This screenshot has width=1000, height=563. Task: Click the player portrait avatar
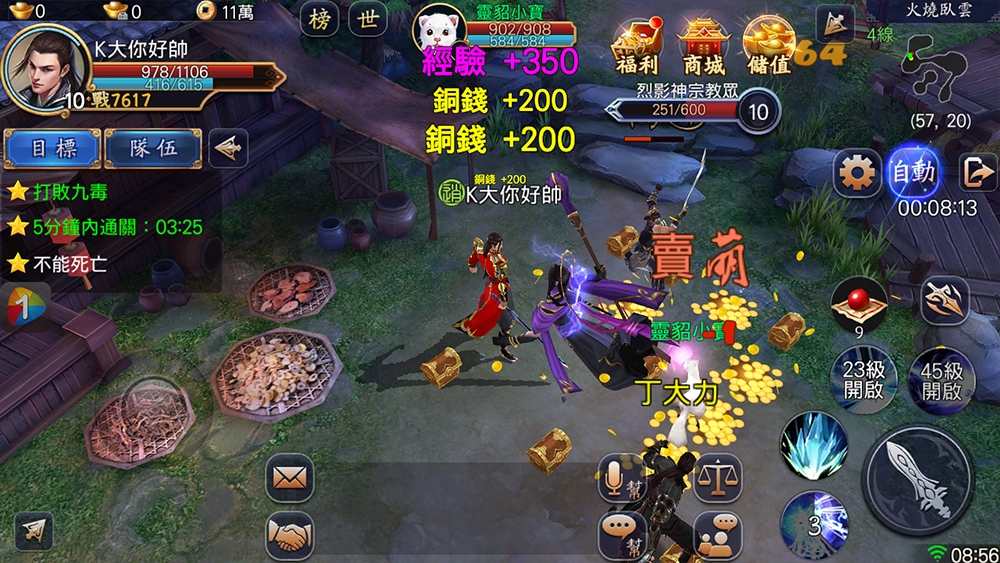42,68
